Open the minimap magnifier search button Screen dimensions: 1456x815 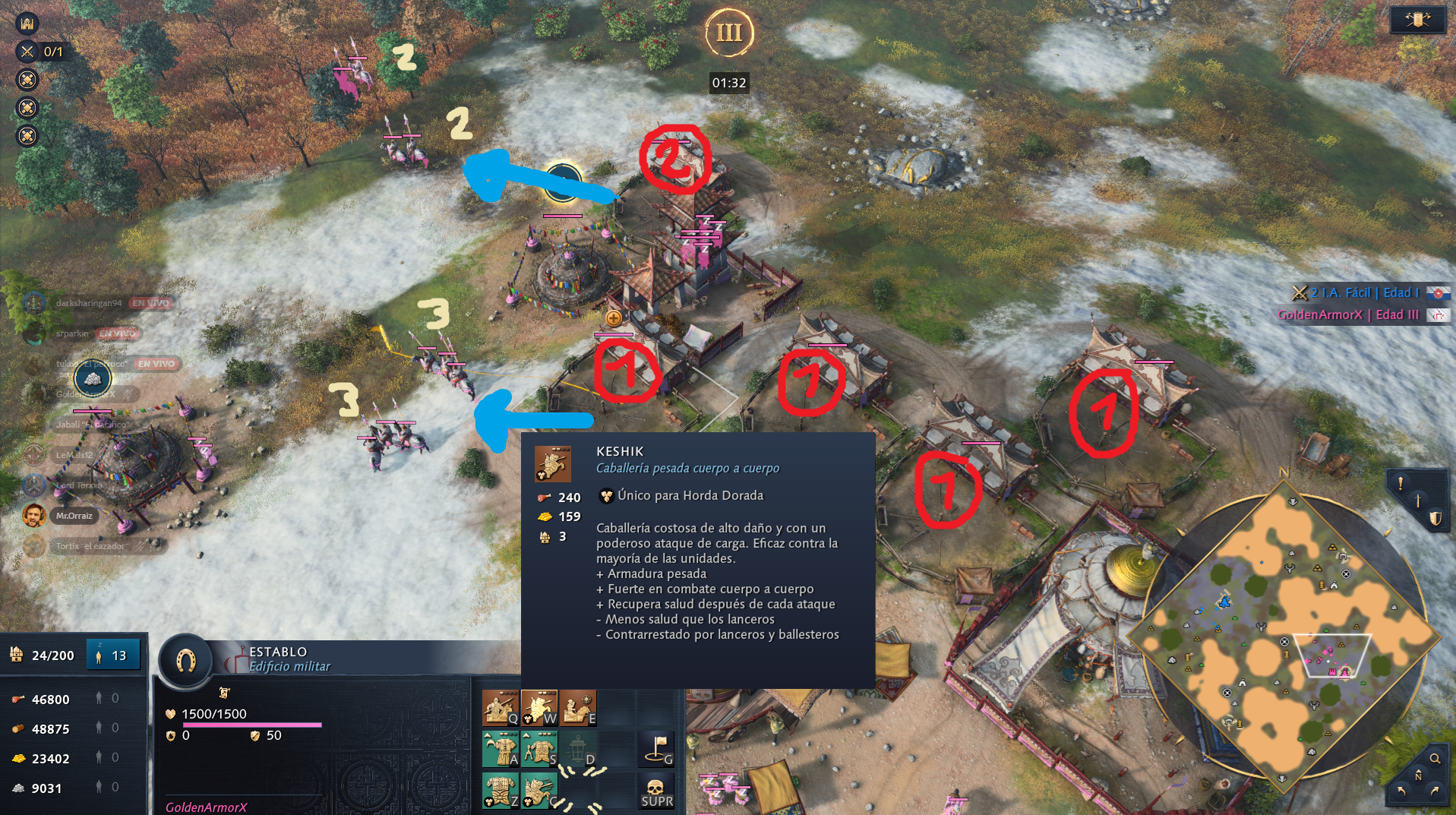point(1435,758)
